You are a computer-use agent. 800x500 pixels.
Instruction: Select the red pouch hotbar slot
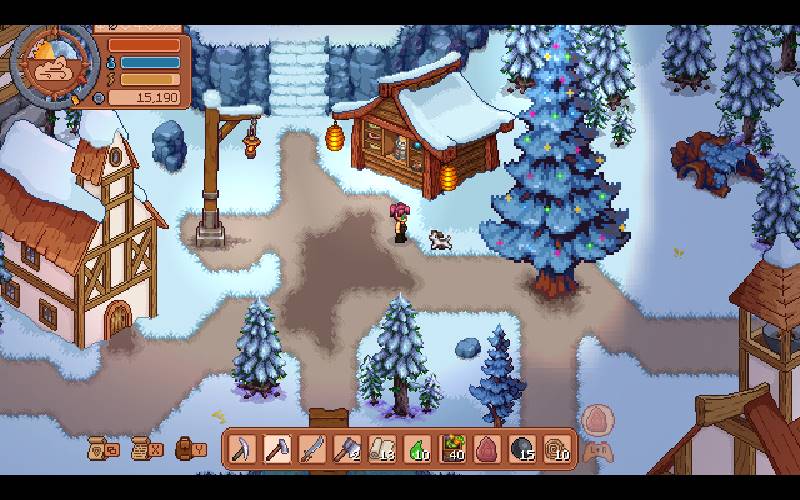click(489, 449)
